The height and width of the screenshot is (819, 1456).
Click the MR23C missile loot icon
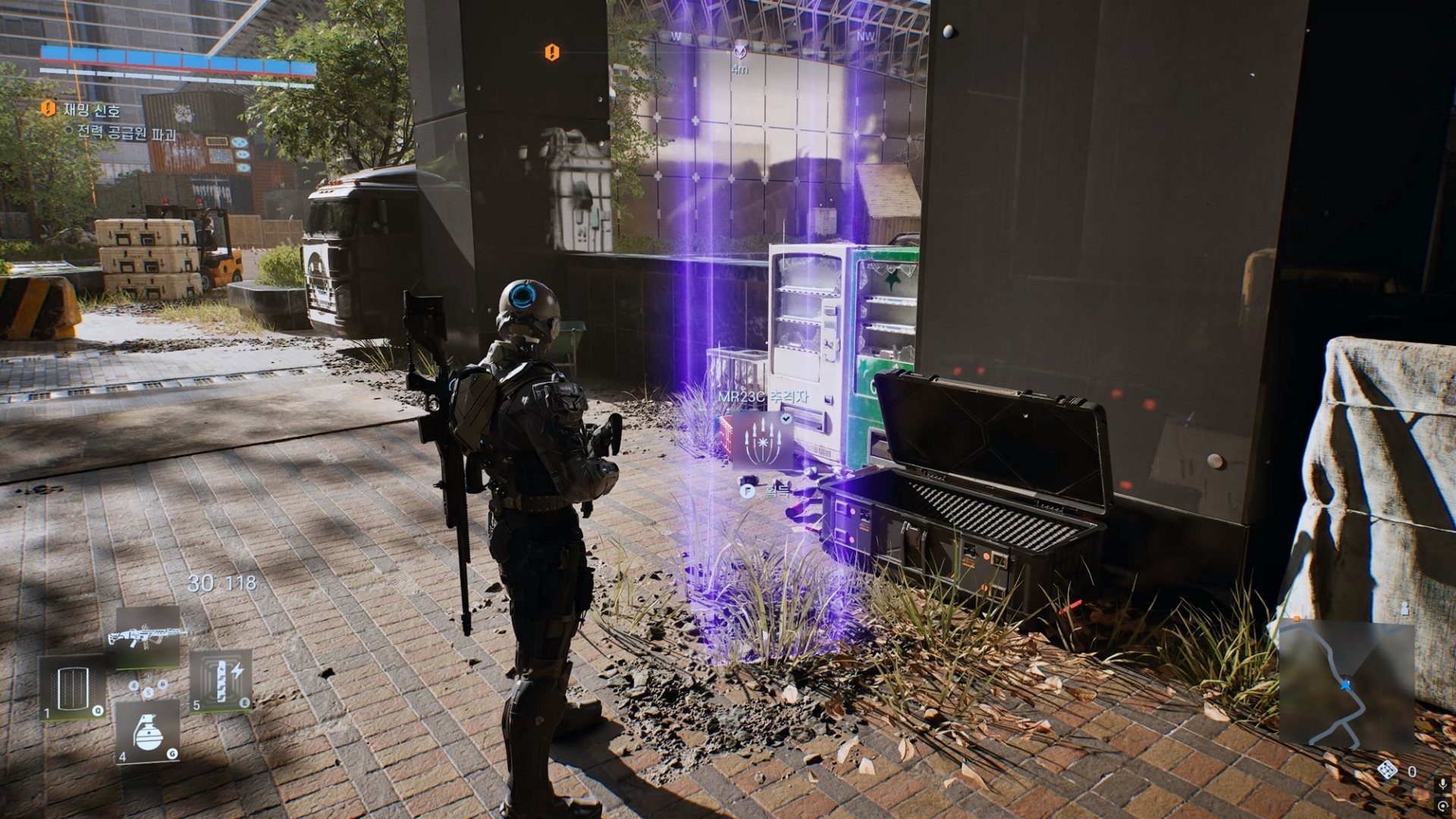pos(763,440)
